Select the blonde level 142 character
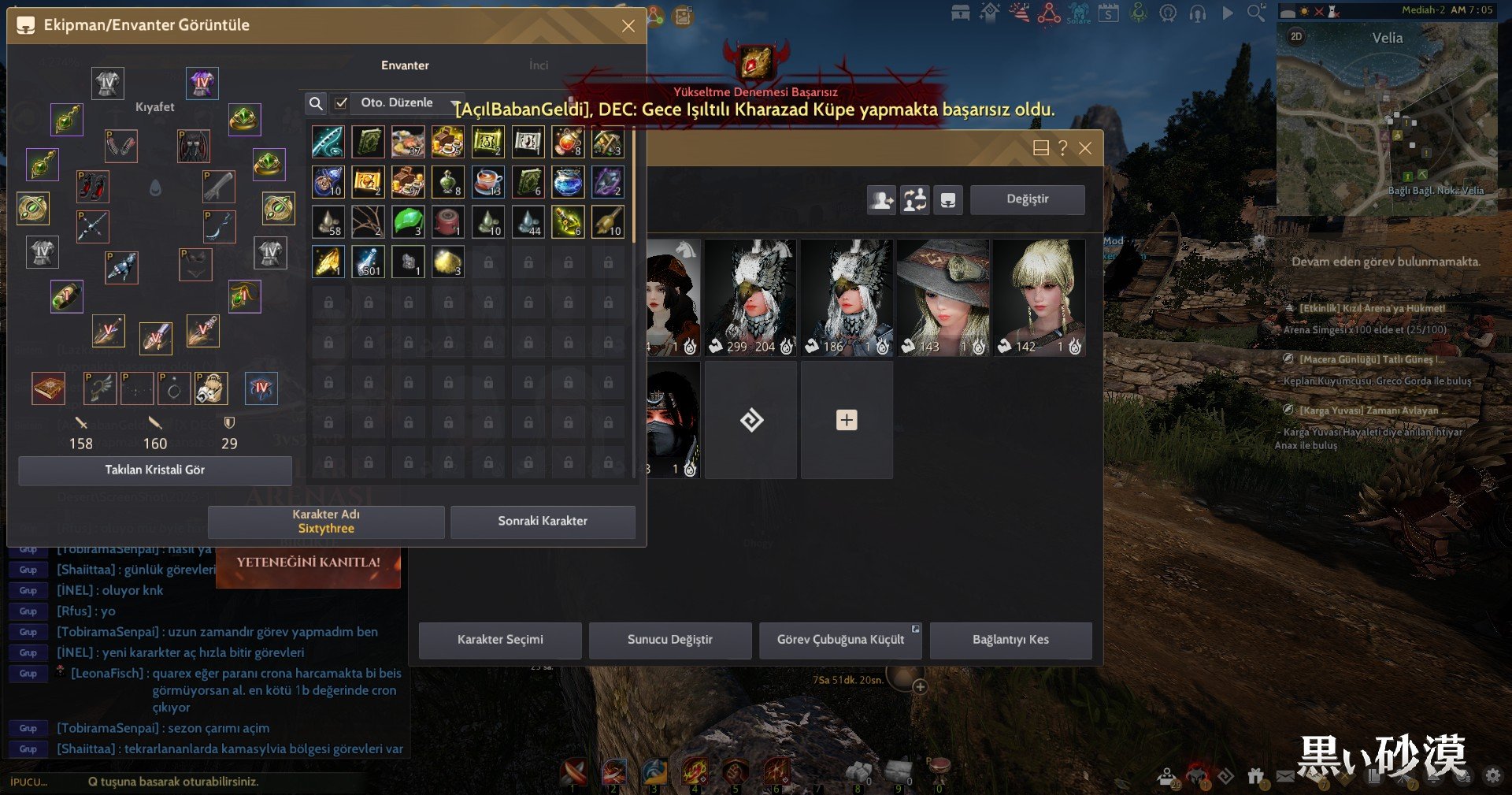The image size is (1512, 795). point(1039,298)
